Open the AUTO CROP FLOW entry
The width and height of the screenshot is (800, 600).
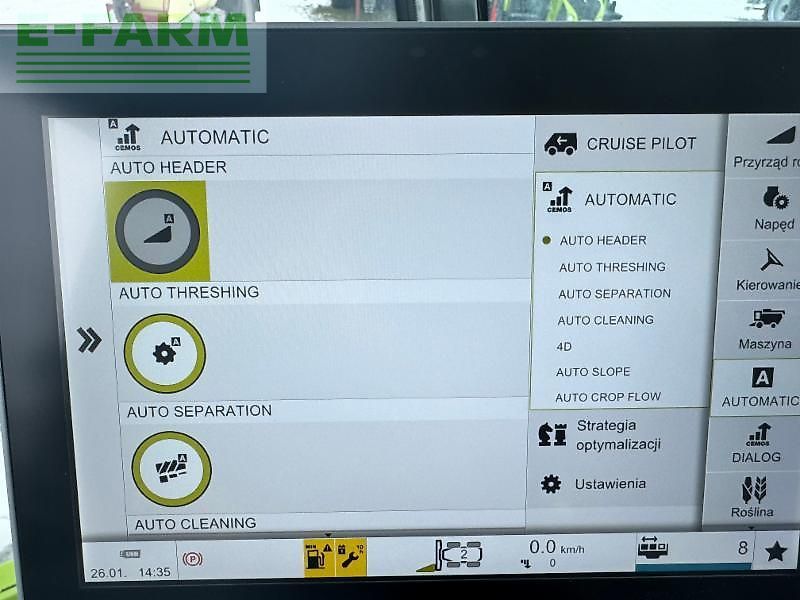(608, 397)
